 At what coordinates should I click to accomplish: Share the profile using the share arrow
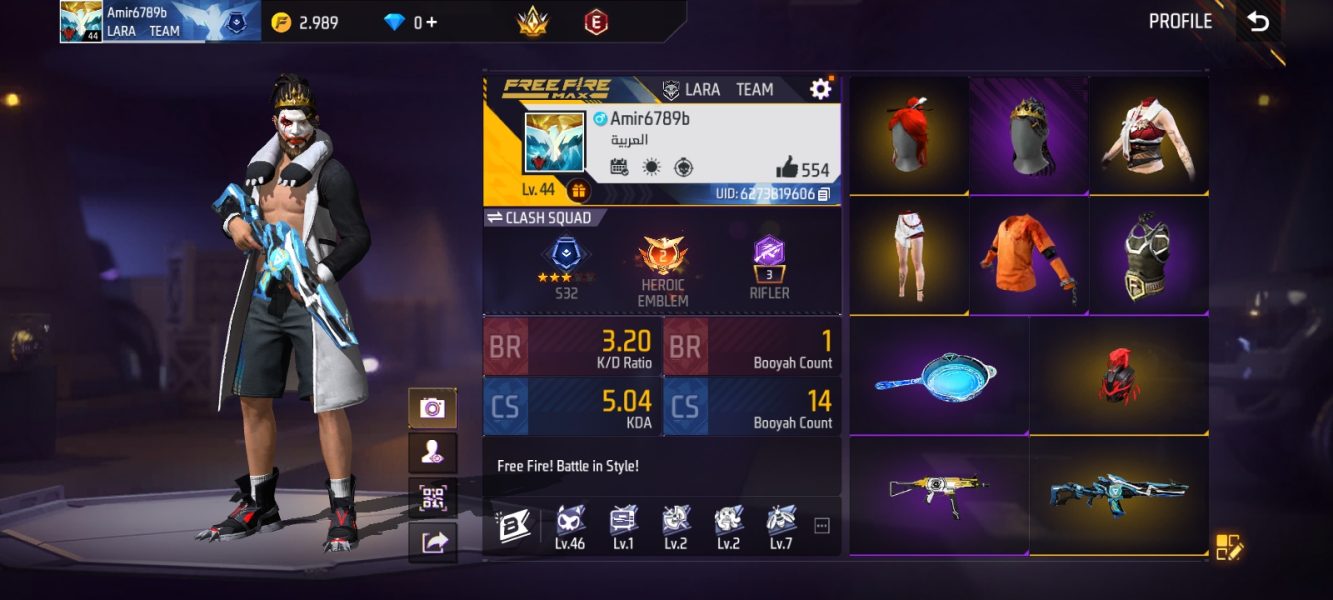[x=432, y=542]
